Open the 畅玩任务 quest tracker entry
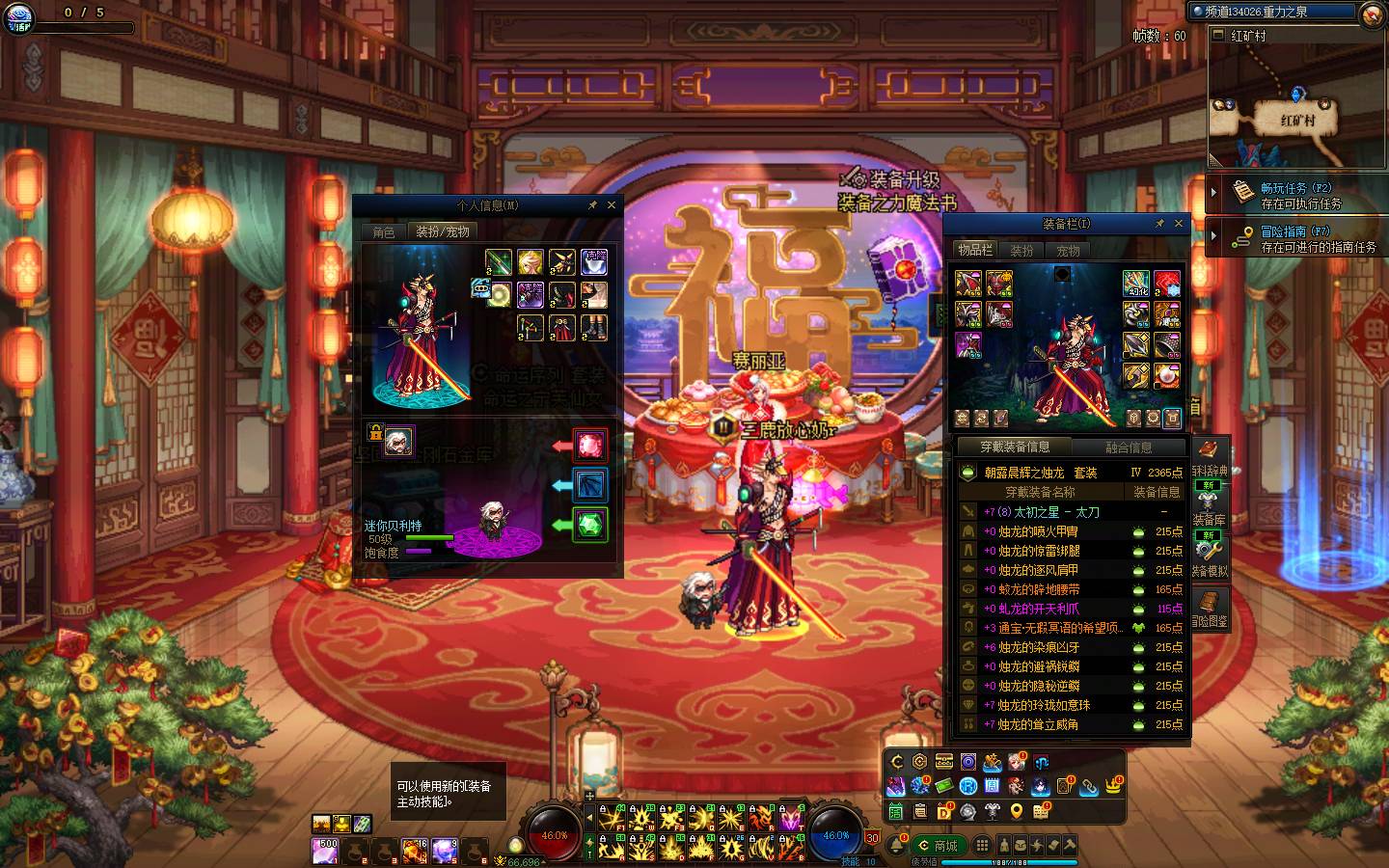 click(x=1295, y=195)
